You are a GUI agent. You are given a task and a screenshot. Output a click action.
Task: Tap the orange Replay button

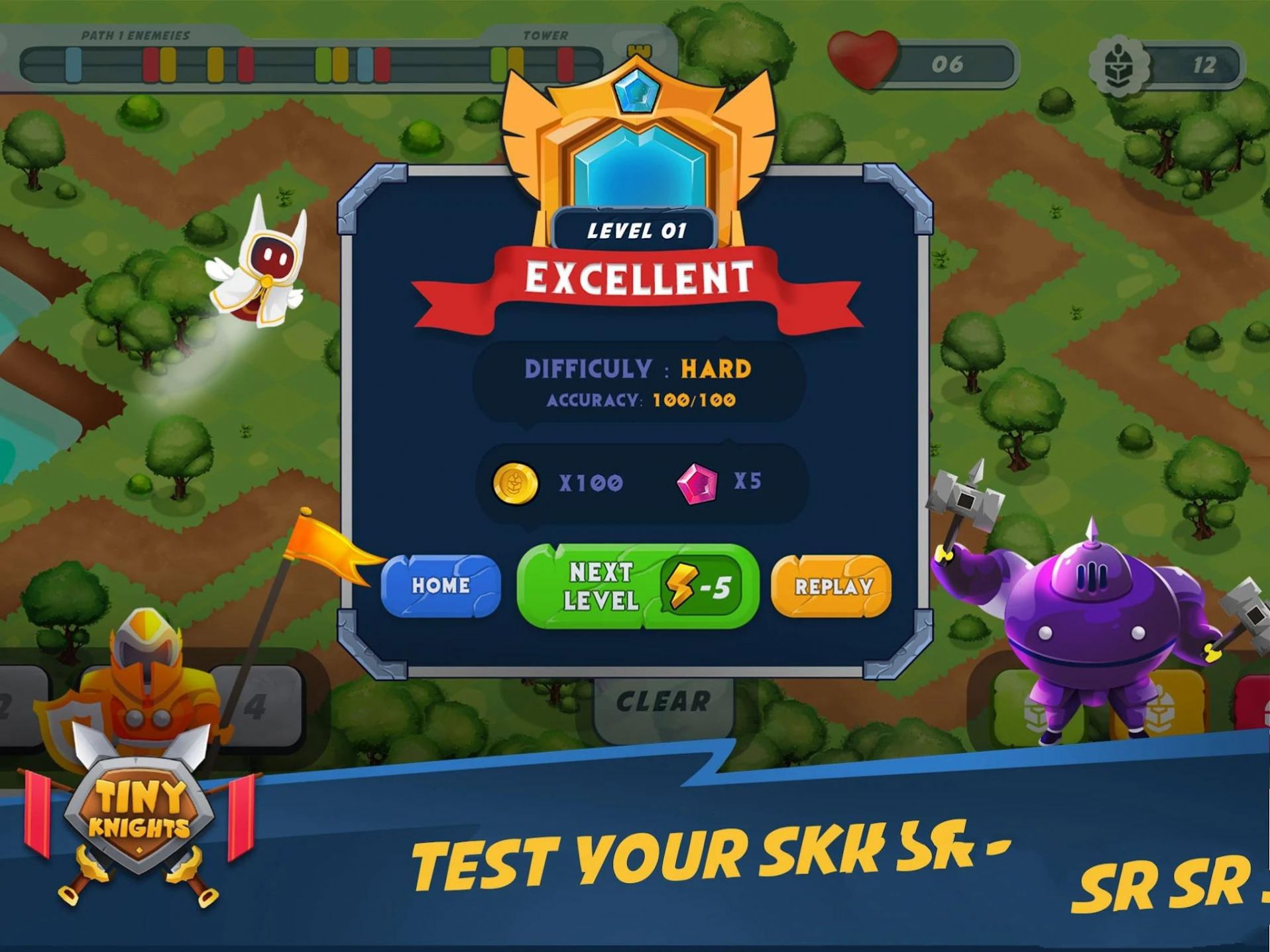pos(832,586)
